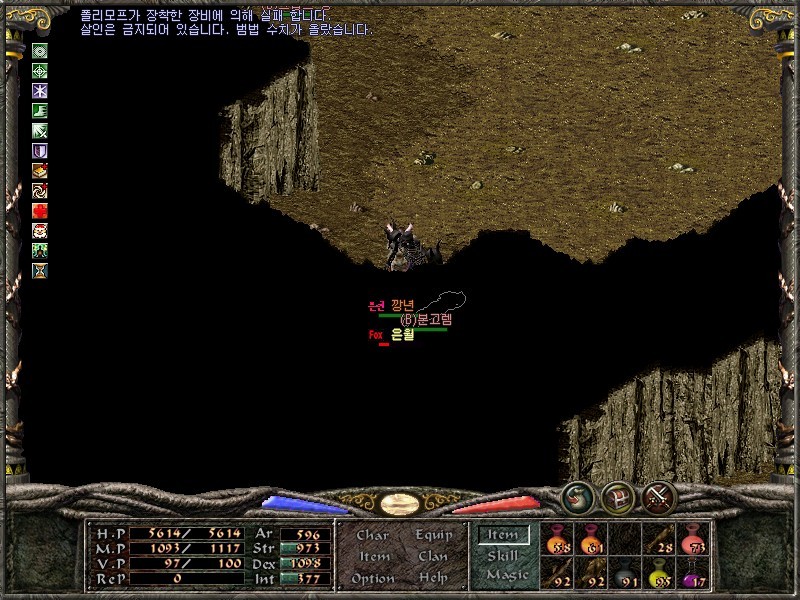Use the pink potion with count 73
The image size is (800, 600).
coord(693,539)
